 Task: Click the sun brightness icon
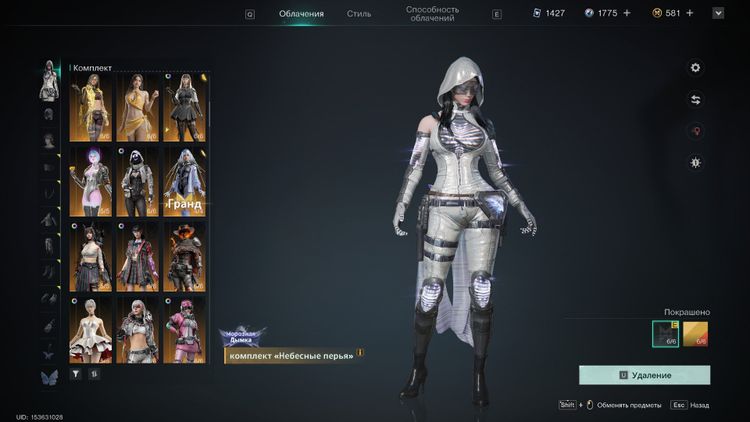coord(696,162)
